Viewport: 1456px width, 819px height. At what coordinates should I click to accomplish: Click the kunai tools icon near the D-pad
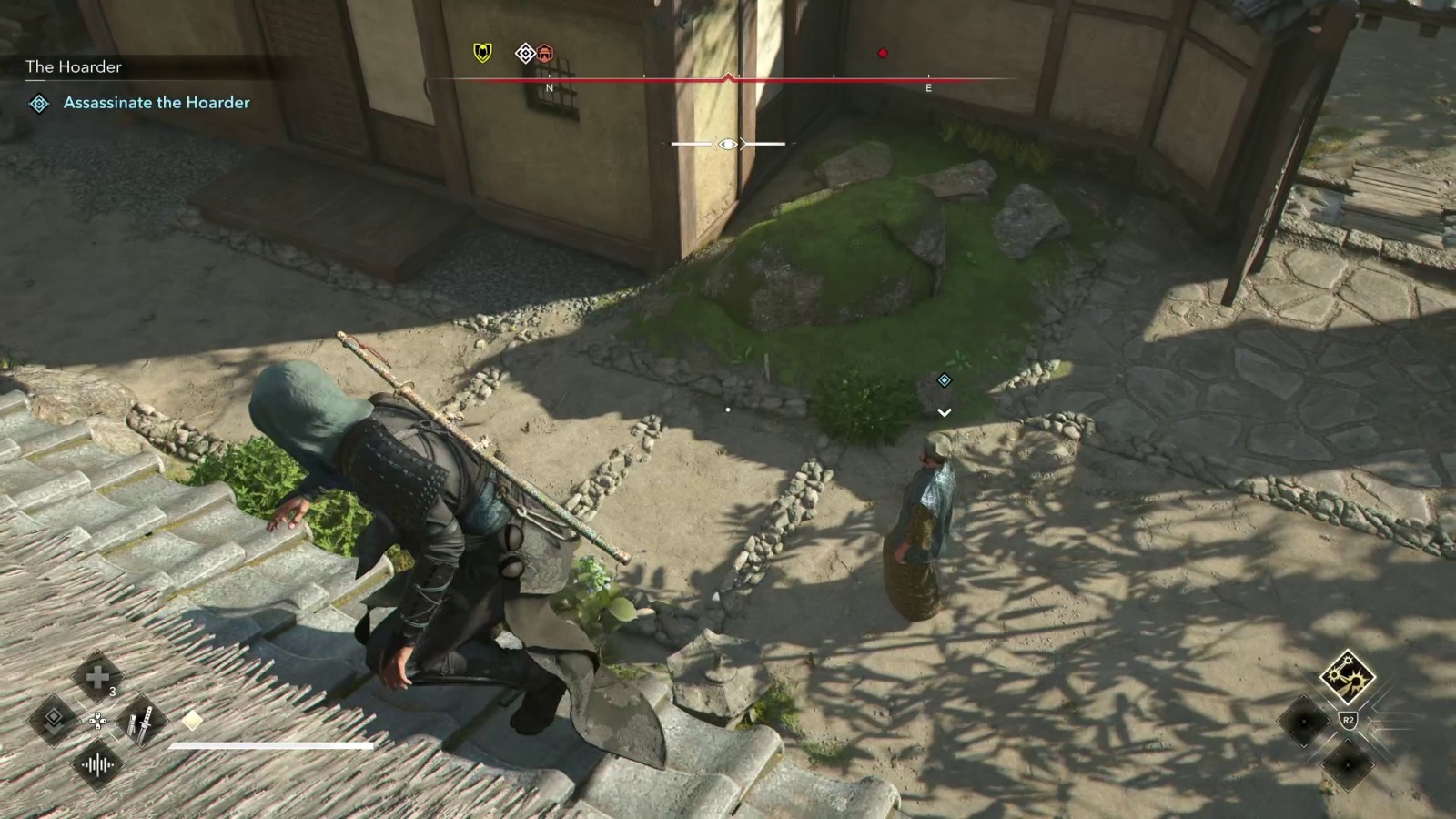[x=141, y=722]
